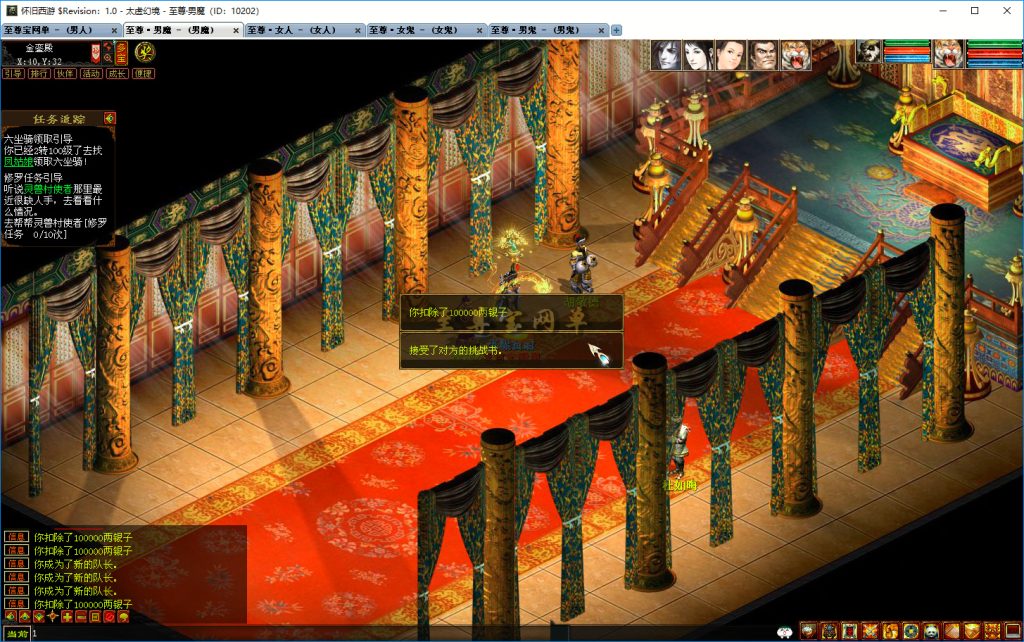The image size is (1024, 642).
Task: Open the 成长 growth menu
Action: point(117,73)
